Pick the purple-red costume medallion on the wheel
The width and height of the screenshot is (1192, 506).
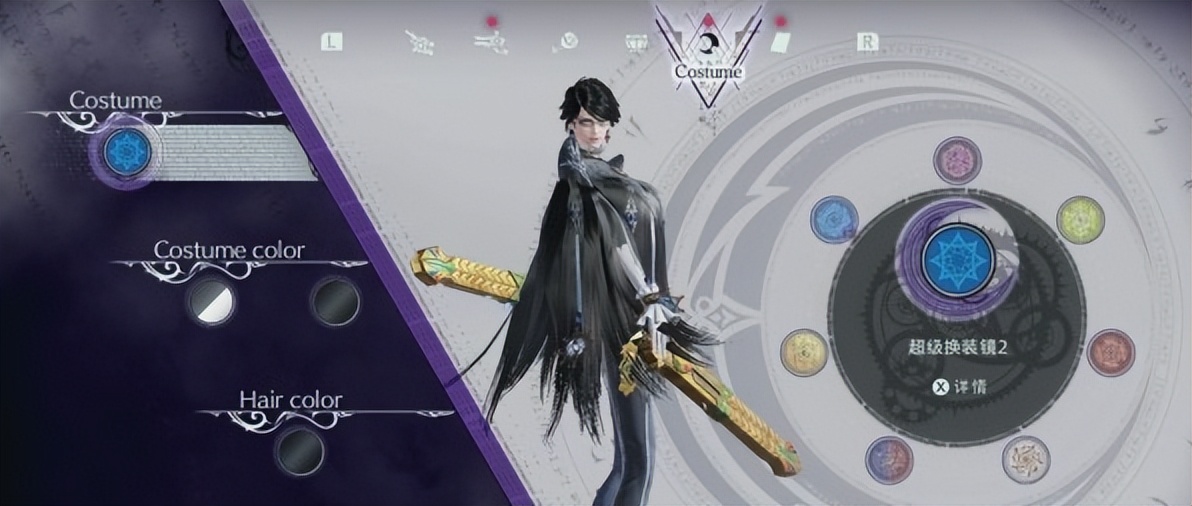coord(888,459)
